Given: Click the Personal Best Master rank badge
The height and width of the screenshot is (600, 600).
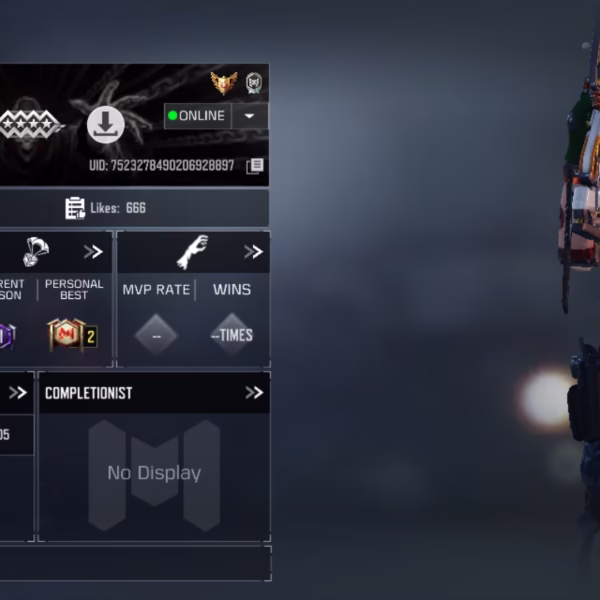Looking at the screenshot, I should coord(72,335).
